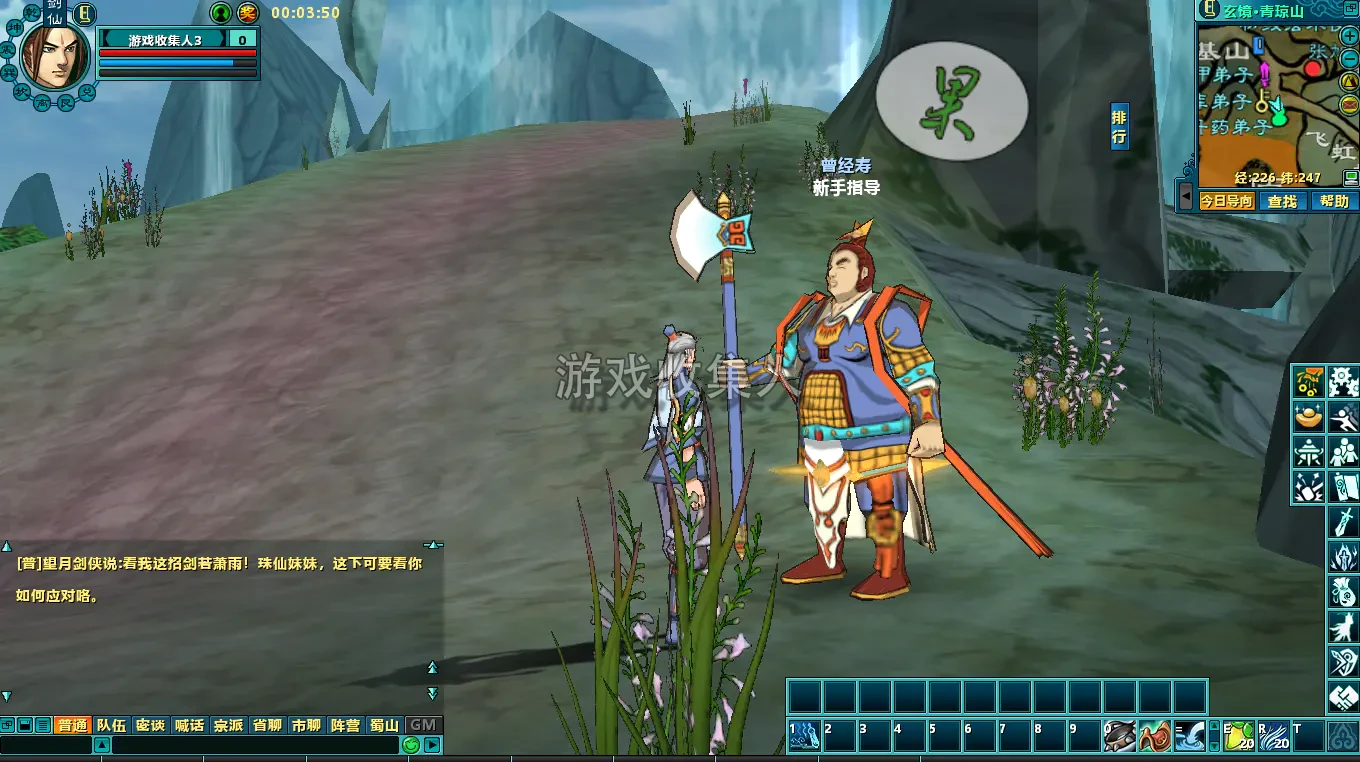Open the mail envelope icon by minimap

pyautogui.click(x=1349, y=104)
